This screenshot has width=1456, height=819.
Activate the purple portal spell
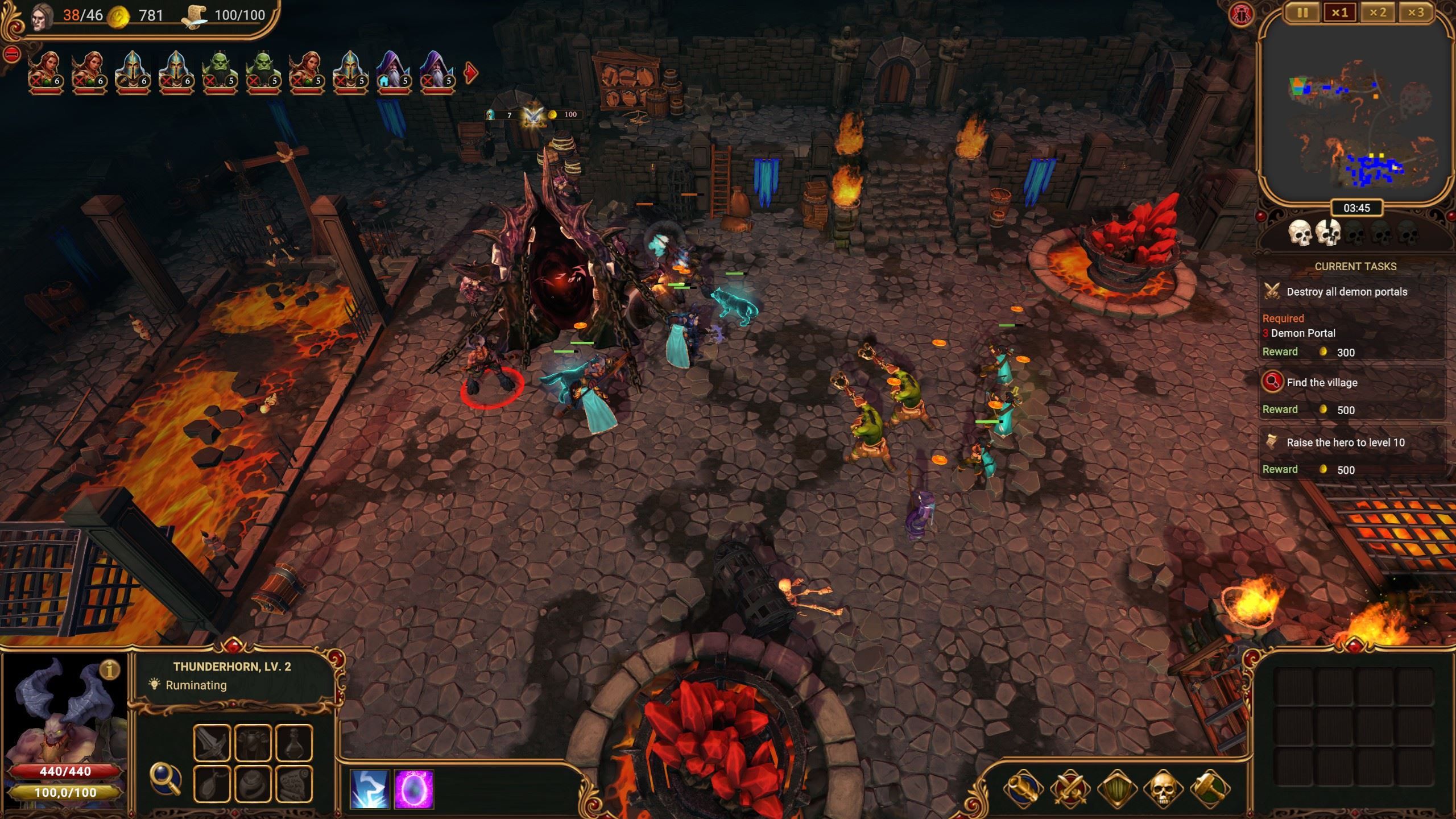pos(413,789)
